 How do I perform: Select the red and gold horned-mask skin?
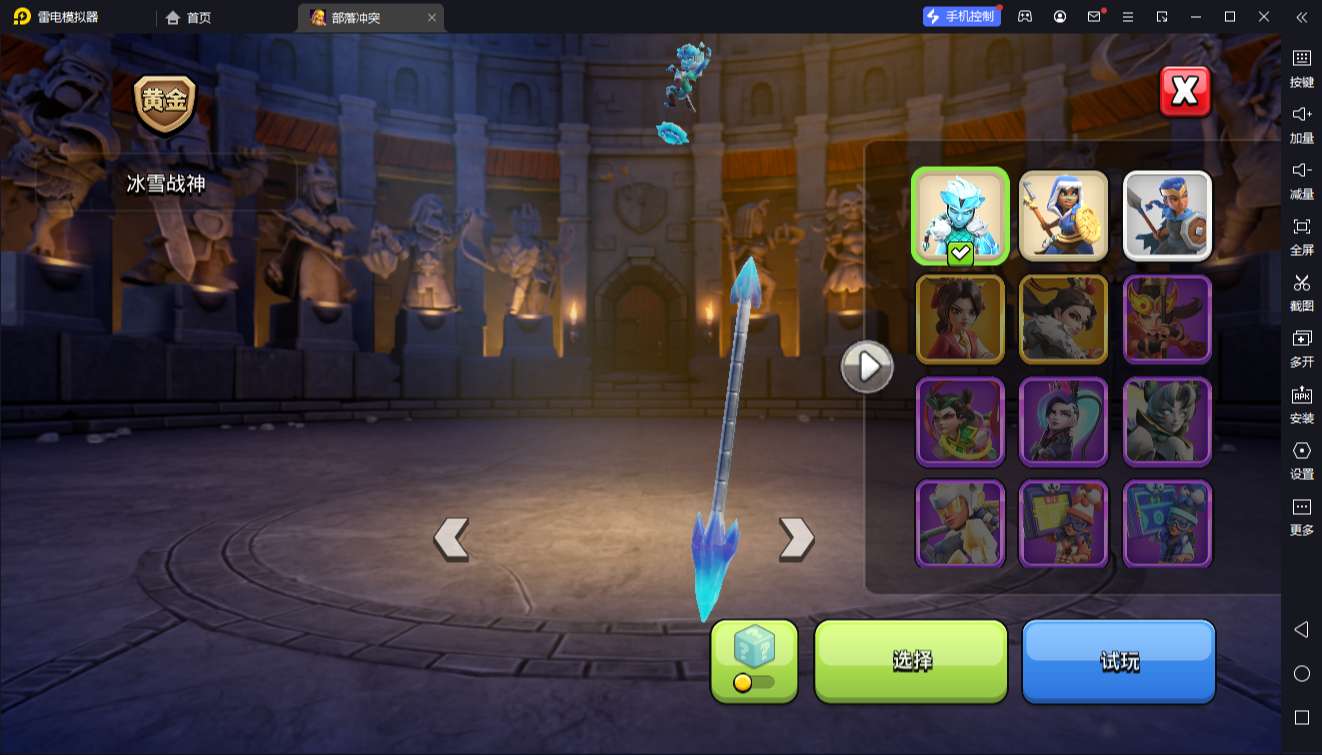tap(1167, 319)
